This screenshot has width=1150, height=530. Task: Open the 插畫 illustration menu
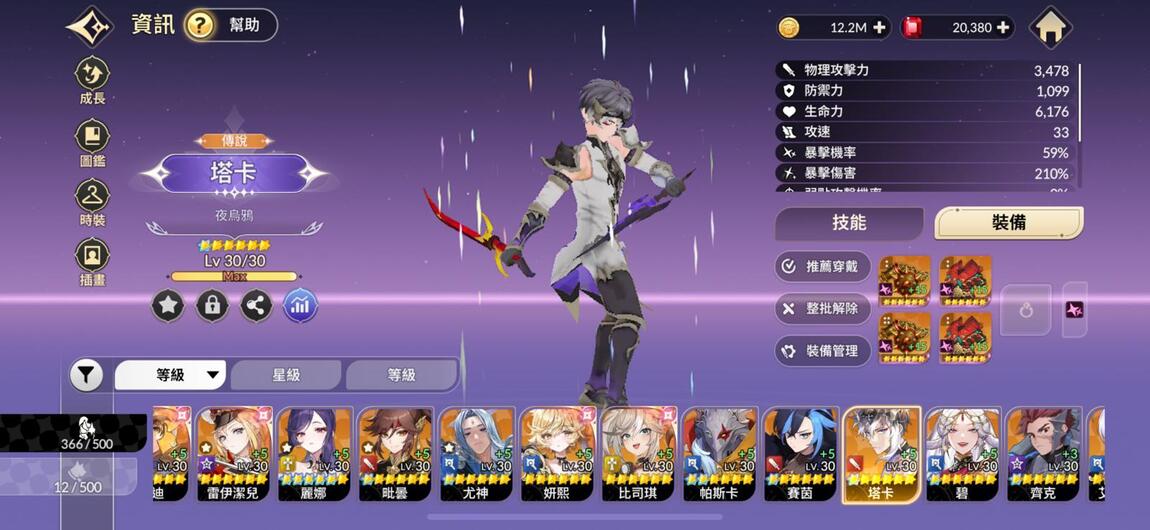(93, 262)
